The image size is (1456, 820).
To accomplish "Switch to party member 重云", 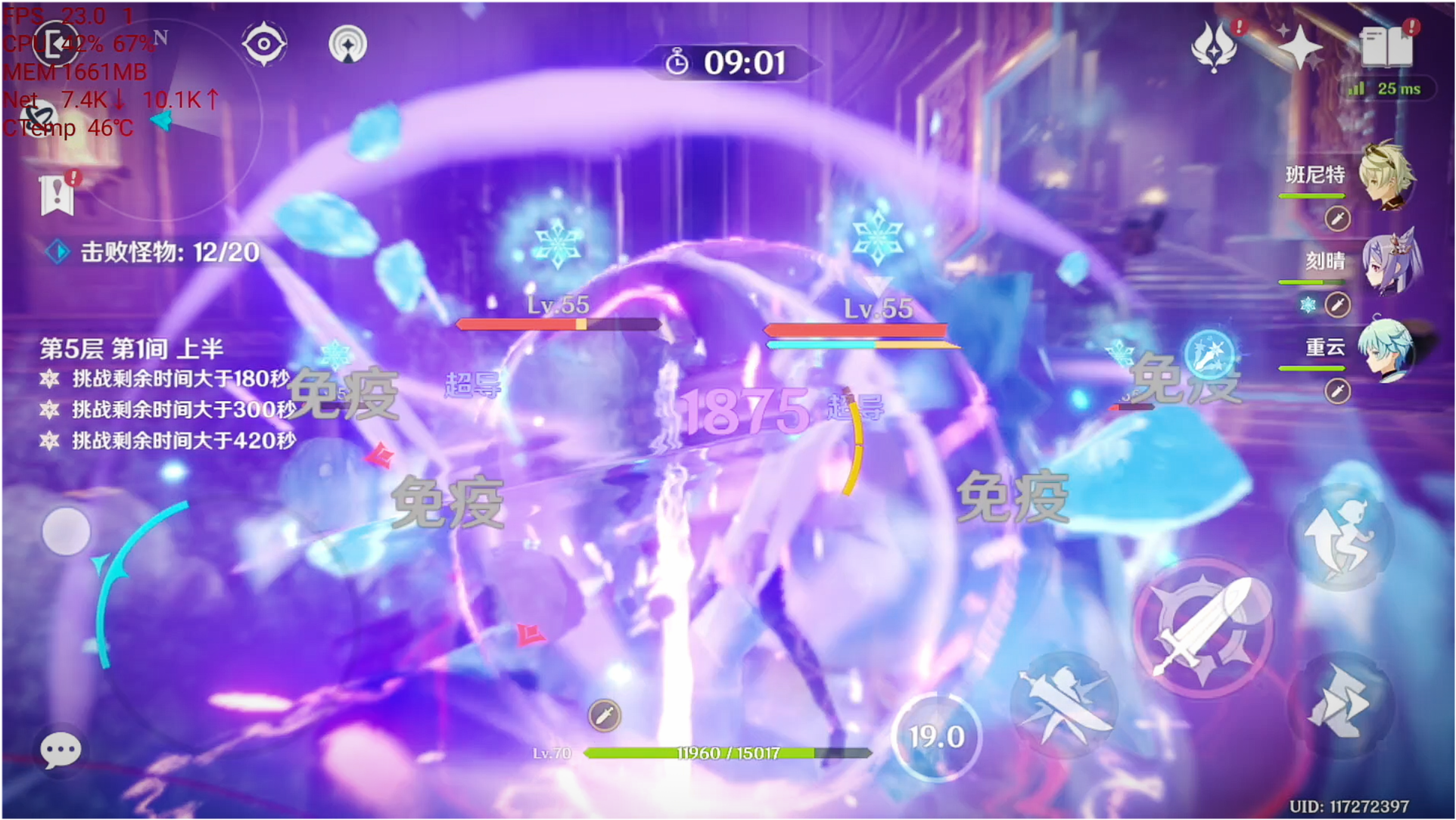I will pyautogui.click(x=1387, y=349).
